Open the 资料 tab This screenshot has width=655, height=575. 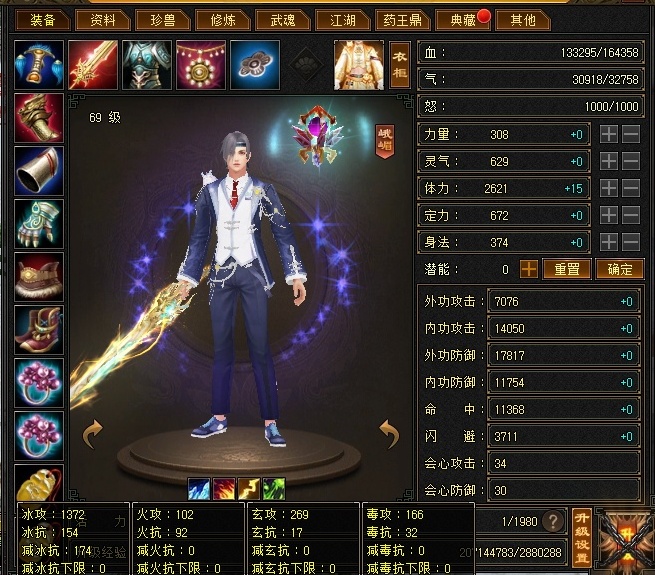[x=102, y=19]
